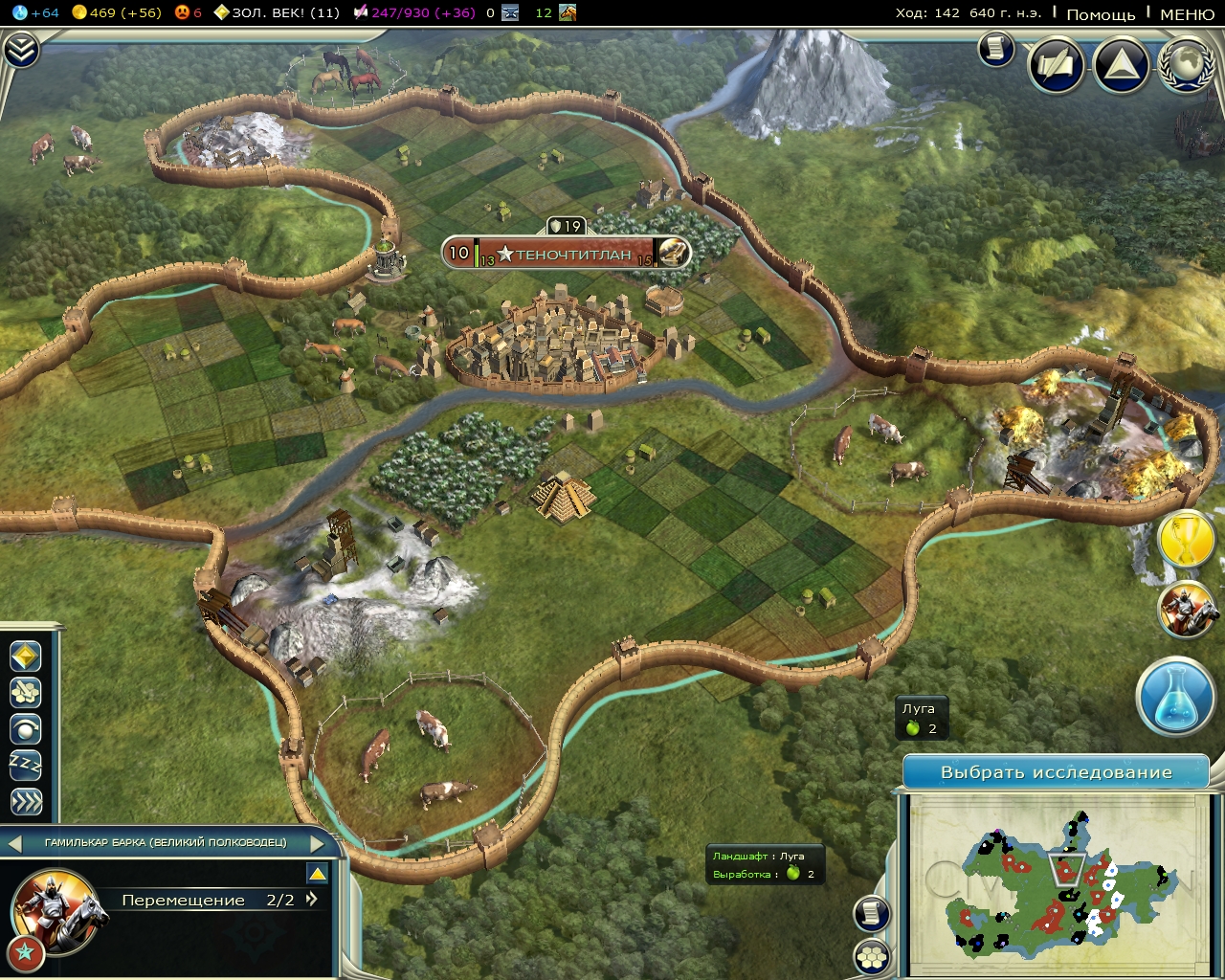The width and height of the screenshot is (1225, 980).
Task: Activate the construct improvement action icon
Action: point(27,691)
